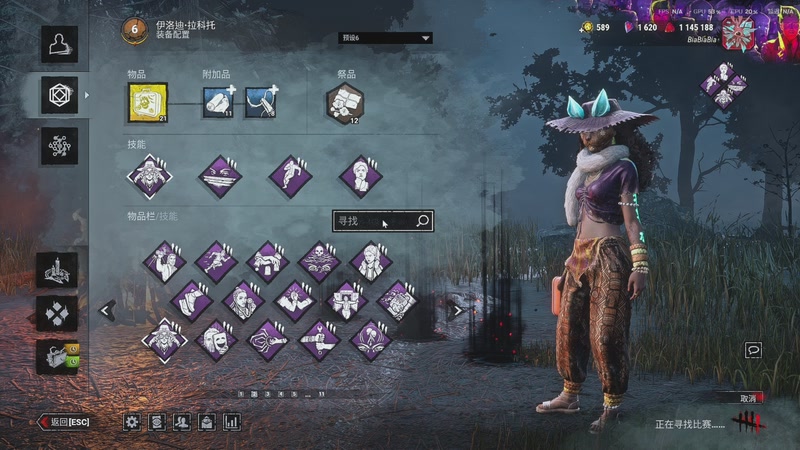Open the preset dropdown list
Viewport: 800px width, 450px height.
tap(385, 38)
